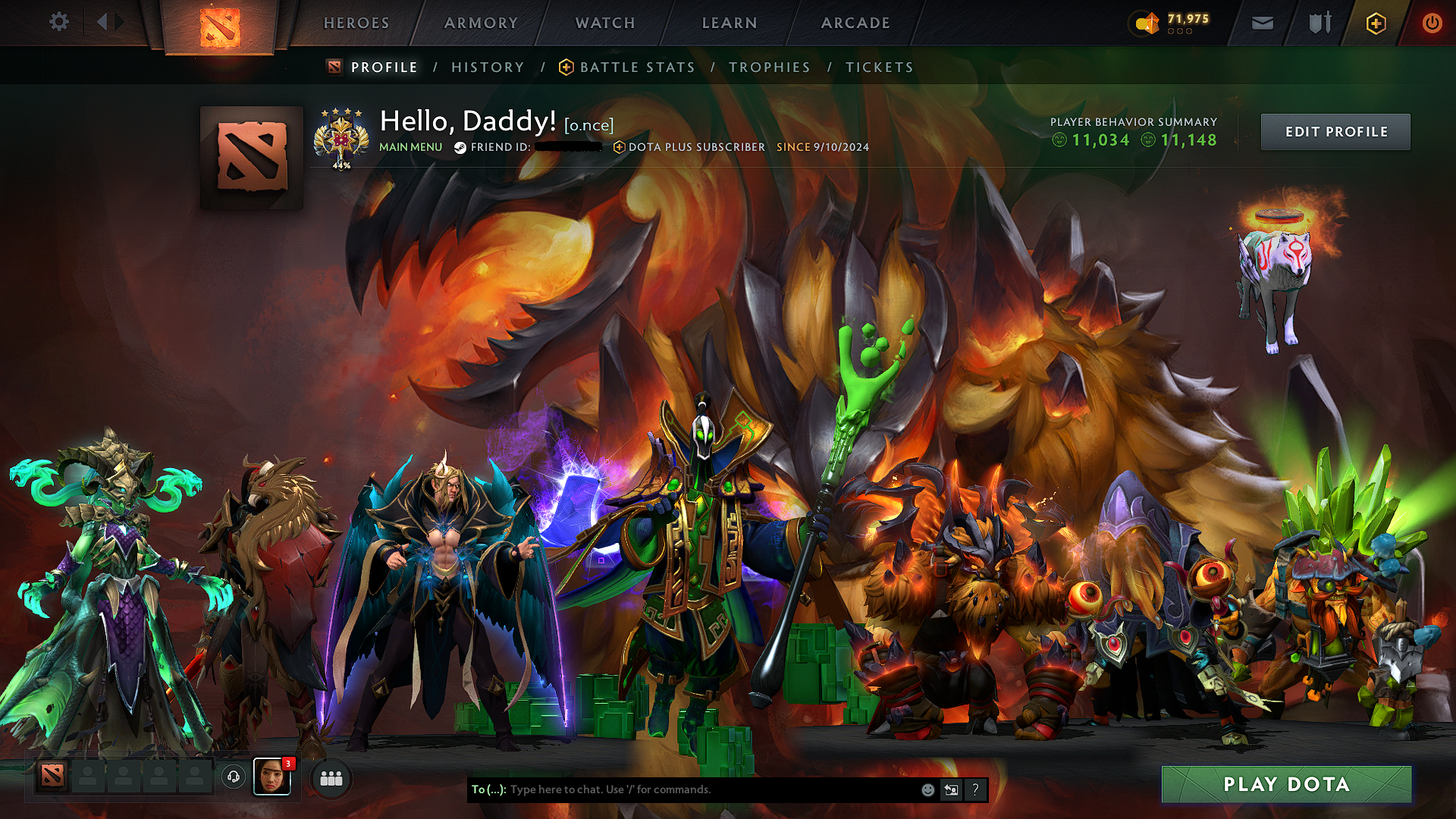This screenshot has height=819, width=1456.
Task: Open the notifications mail inbox
Action: (1262, 23)
